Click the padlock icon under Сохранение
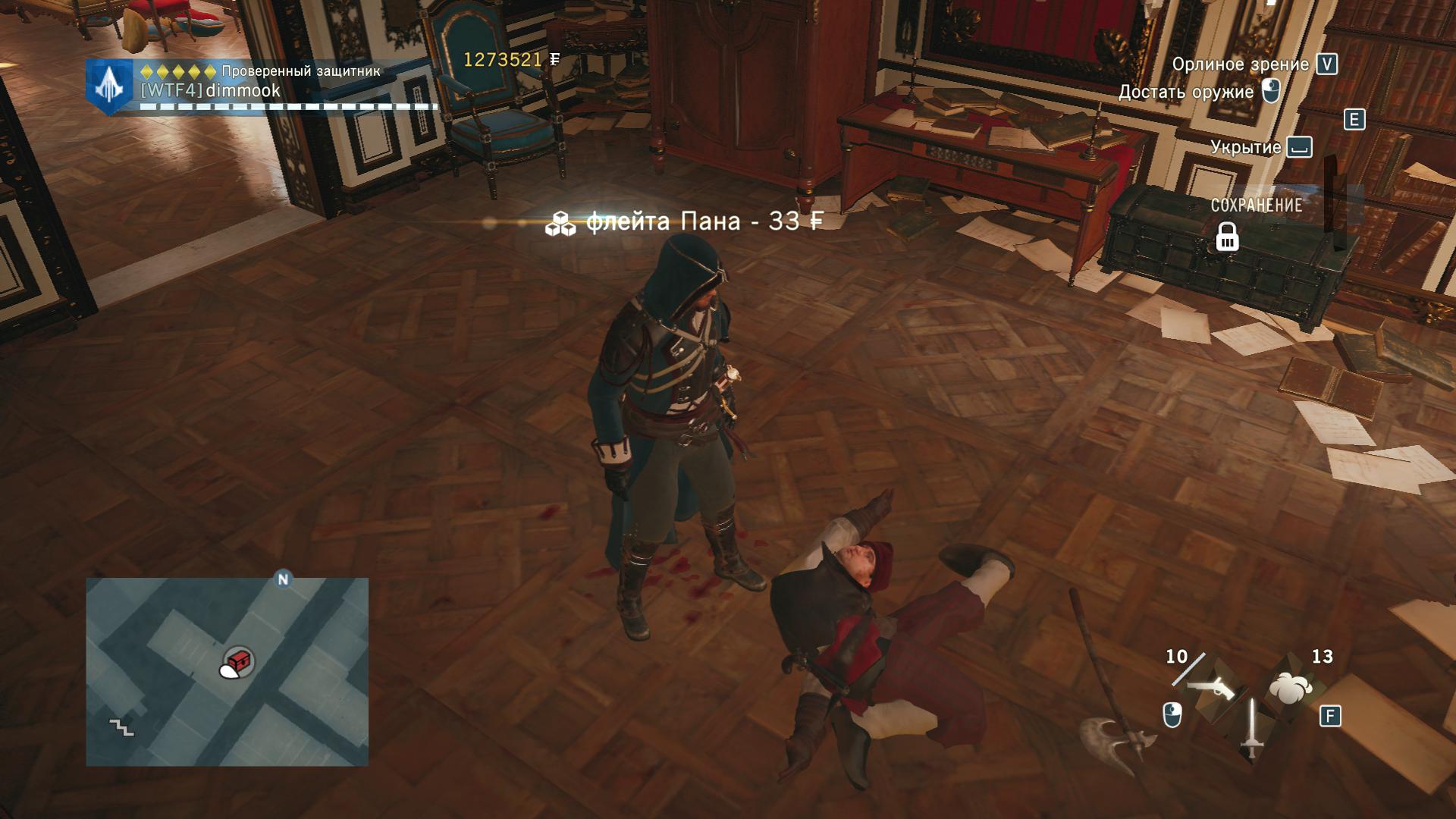This screenshot has width=1456, height=819. (x=1227, y=237)
